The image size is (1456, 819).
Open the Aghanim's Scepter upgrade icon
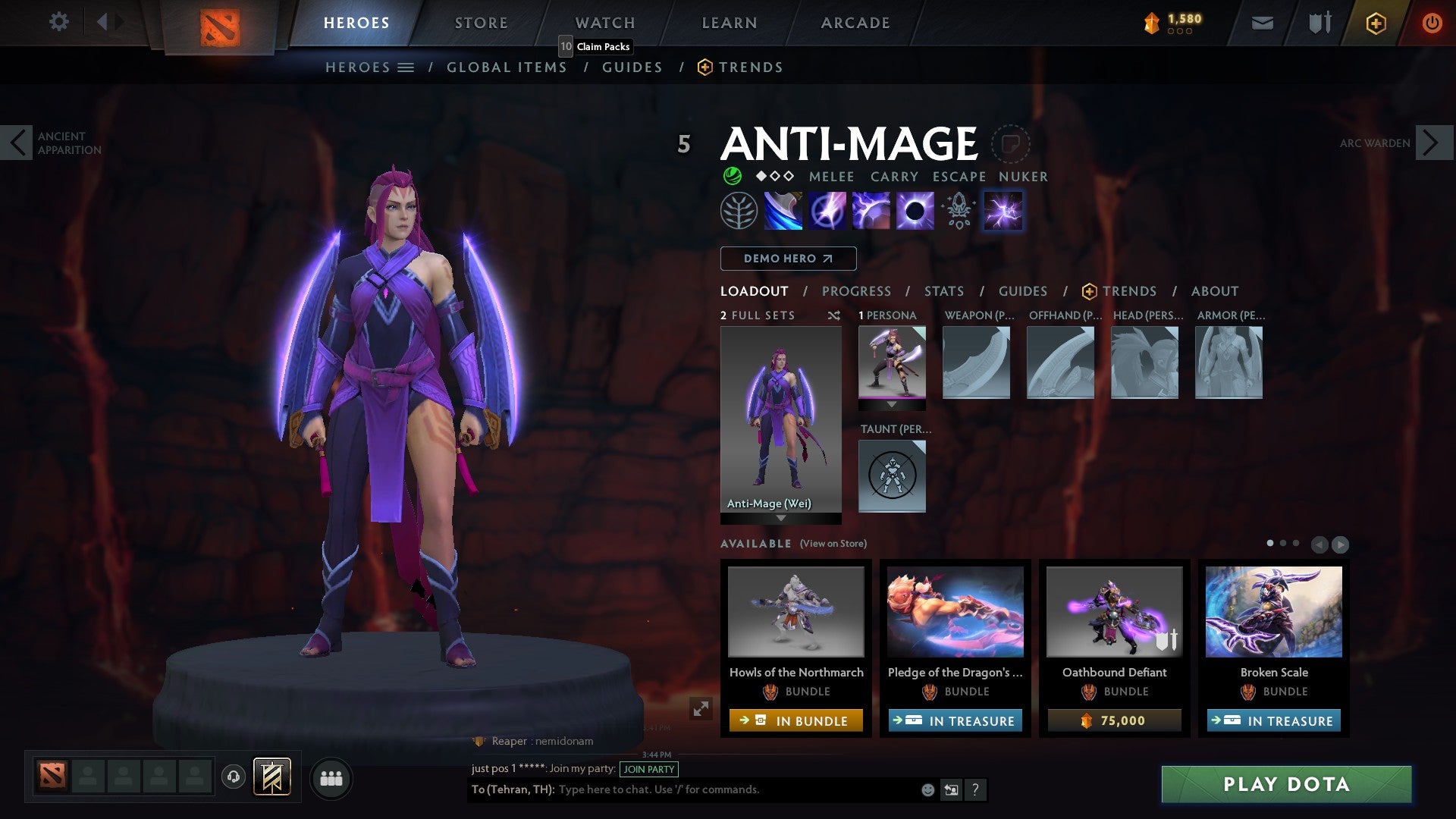957,210
